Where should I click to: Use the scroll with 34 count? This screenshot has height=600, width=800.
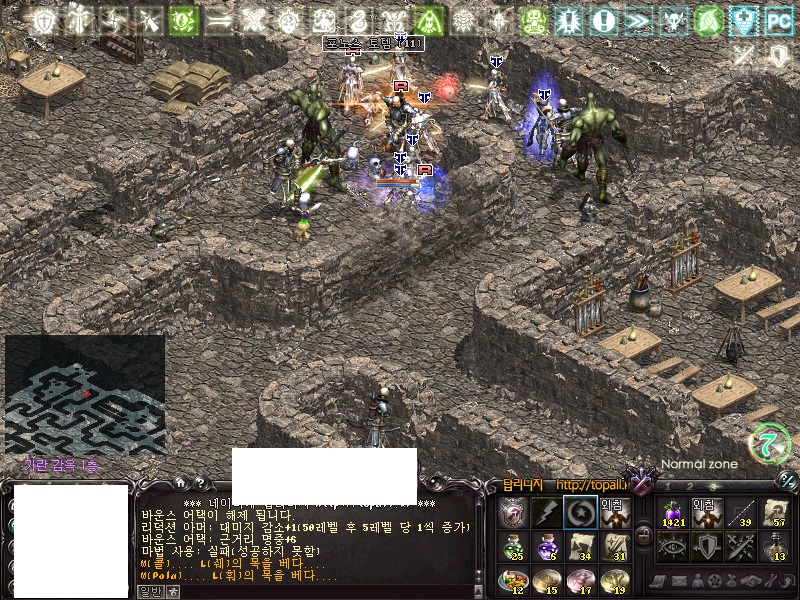580,546
